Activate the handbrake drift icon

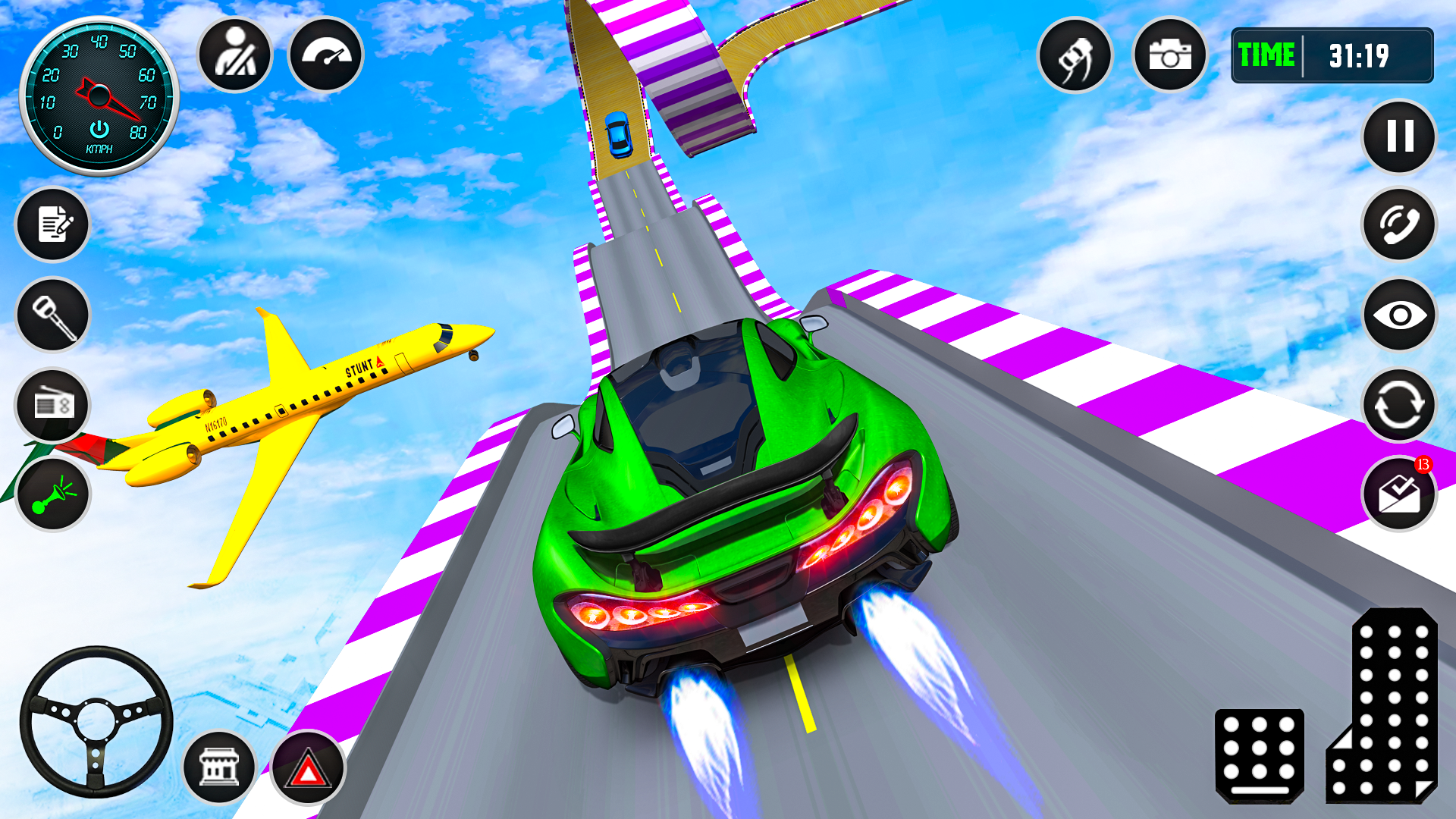[x=1077, y=55]
